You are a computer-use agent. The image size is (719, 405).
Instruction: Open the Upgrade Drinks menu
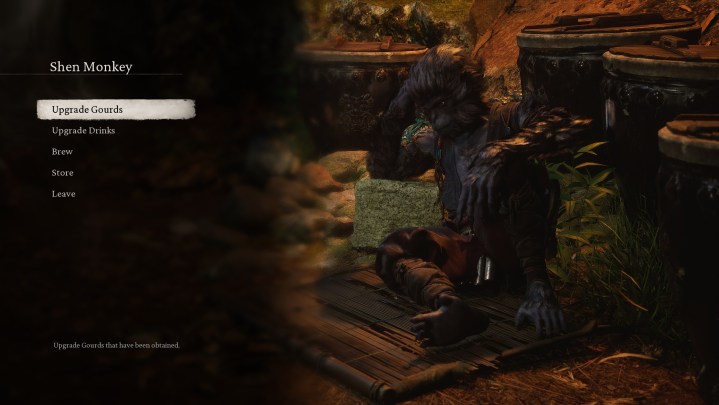83,131
